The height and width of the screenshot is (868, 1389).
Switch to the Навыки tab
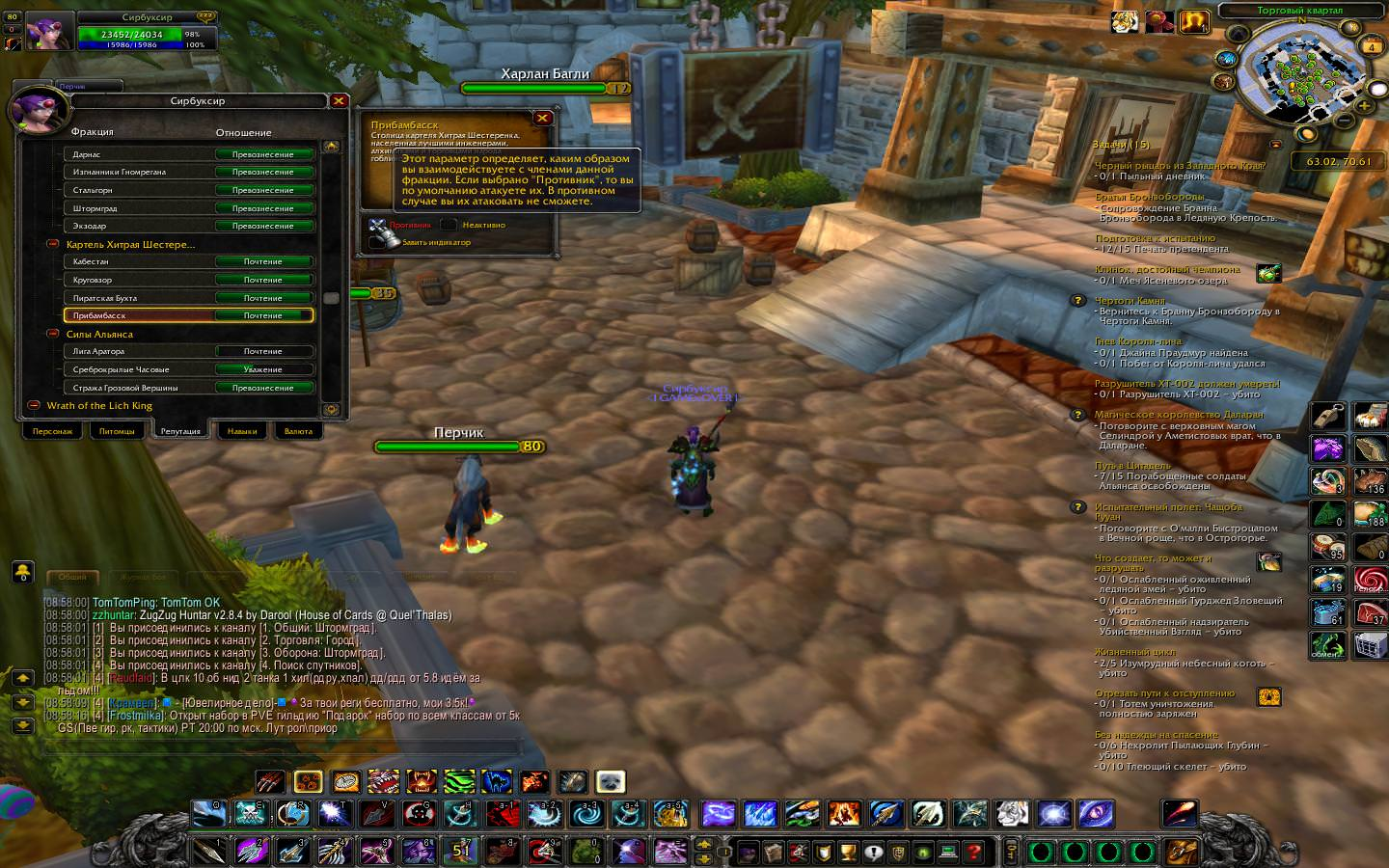click(x=242, y=431)
